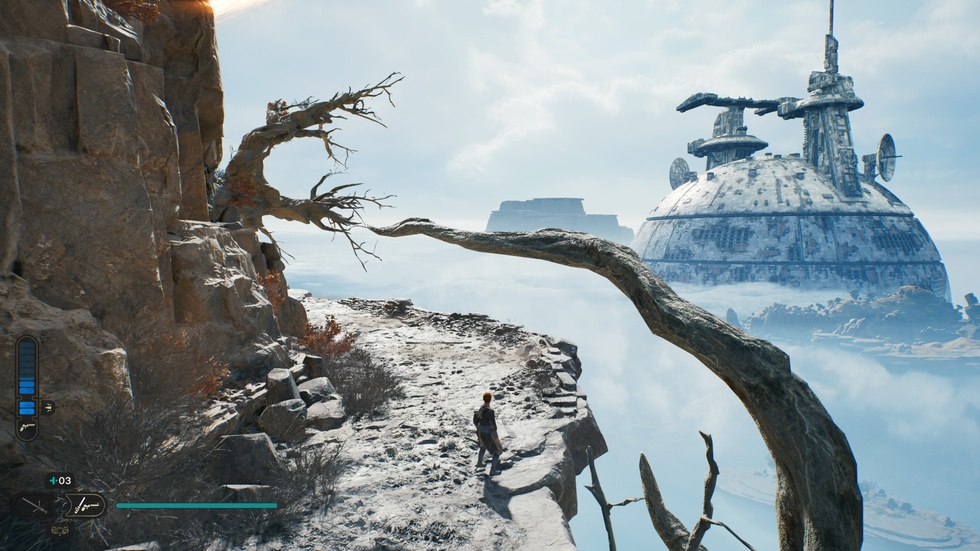
Task: Select the active blaster stance icon
Action: (86, 505)
